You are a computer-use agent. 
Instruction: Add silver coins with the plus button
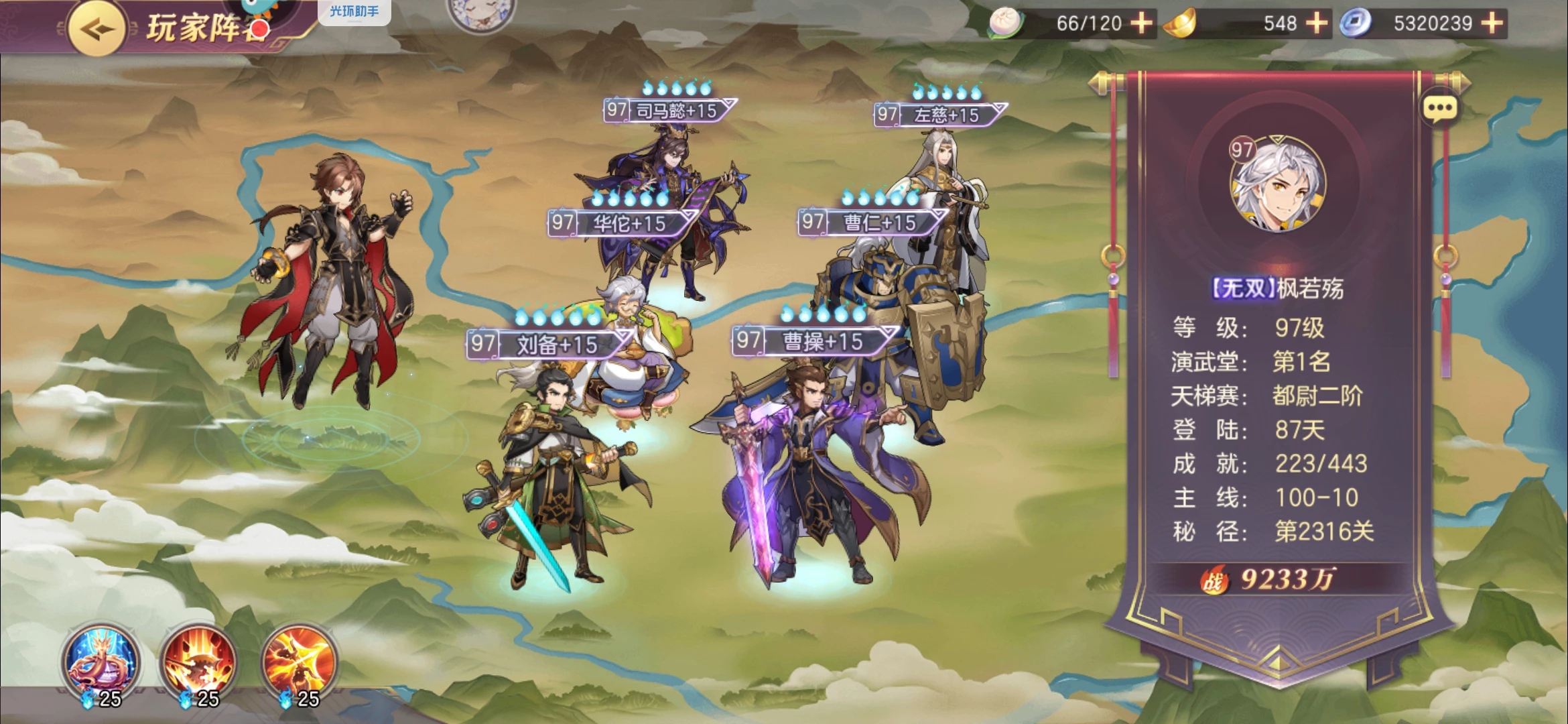point(1492,23)
